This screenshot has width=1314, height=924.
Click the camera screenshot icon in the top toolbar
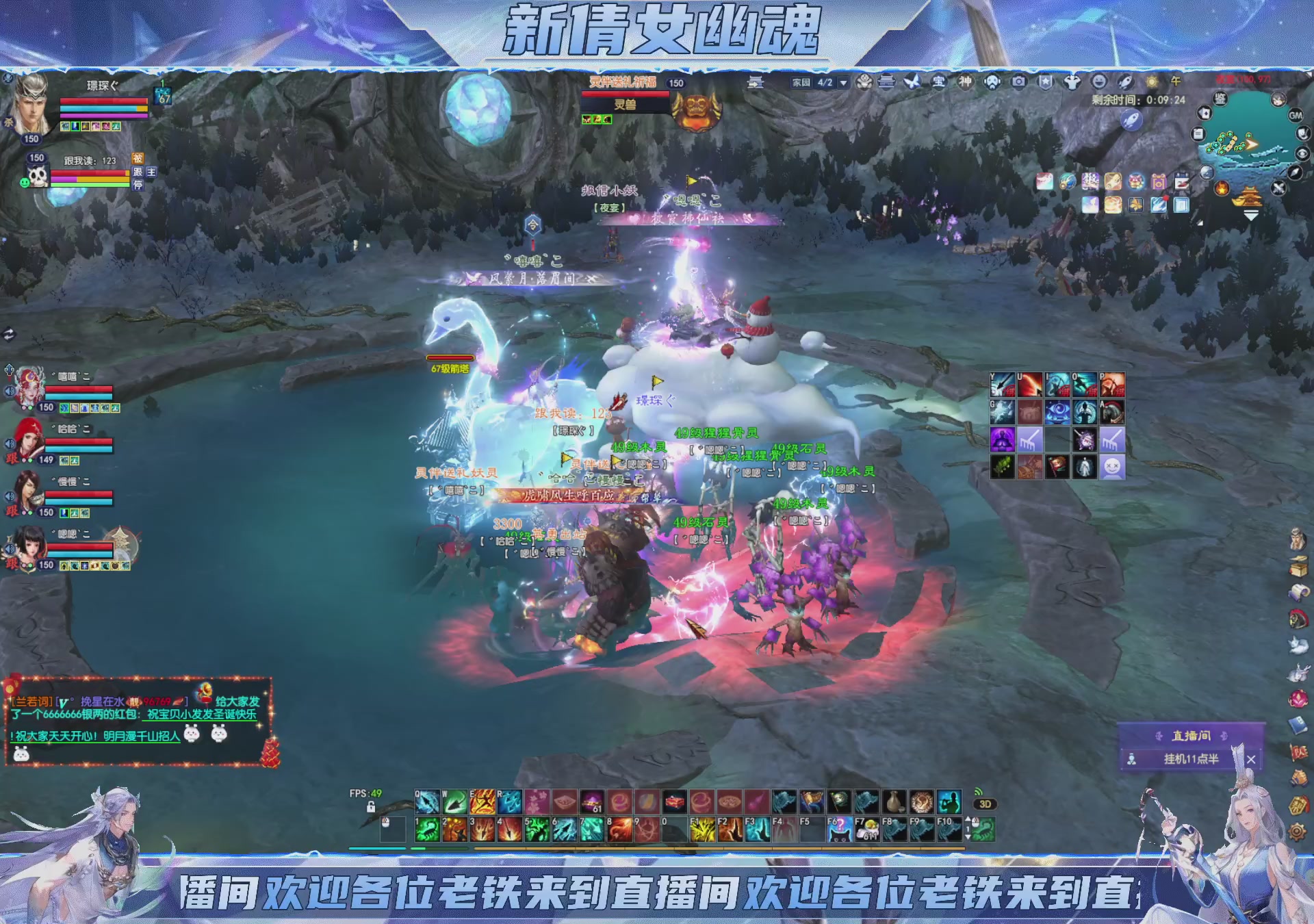[x=1019, y=81]
